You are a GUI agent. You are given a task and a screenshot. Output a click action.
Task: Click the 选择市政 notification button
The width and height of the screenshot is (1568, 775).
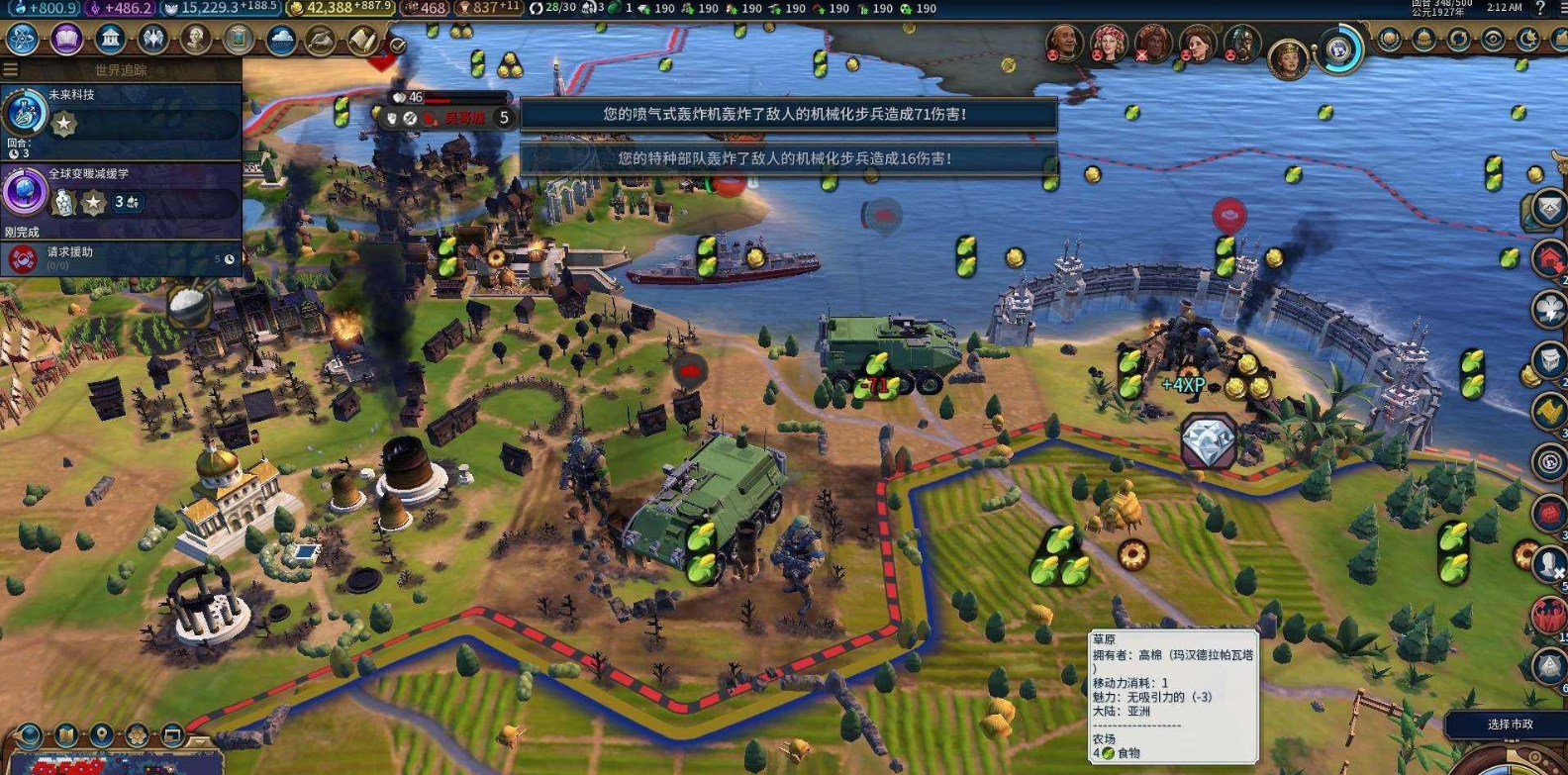(x=1509, y=725)
